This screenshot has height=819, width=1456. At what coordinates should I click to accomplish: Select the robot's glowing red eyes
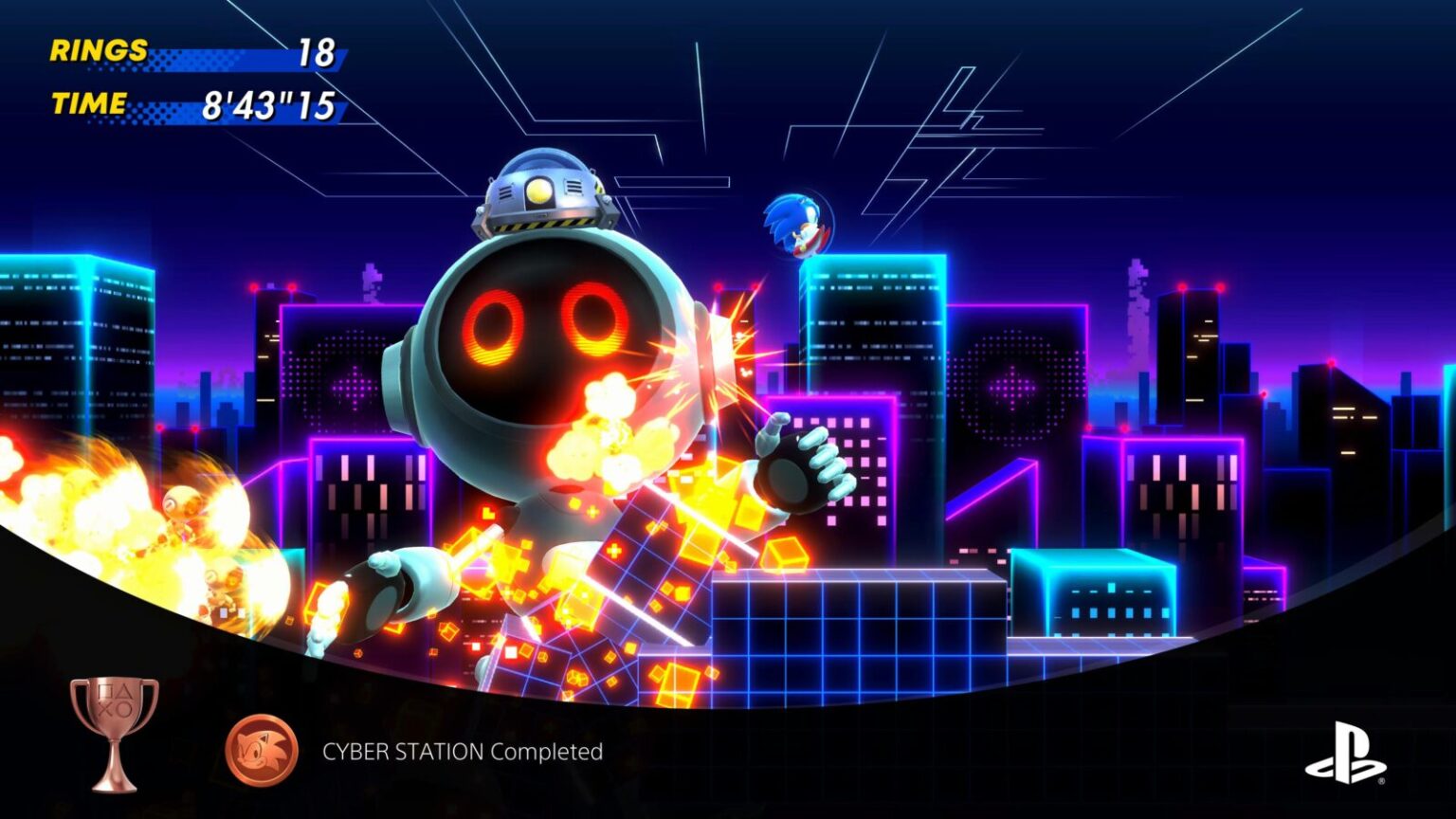(543, 327)
